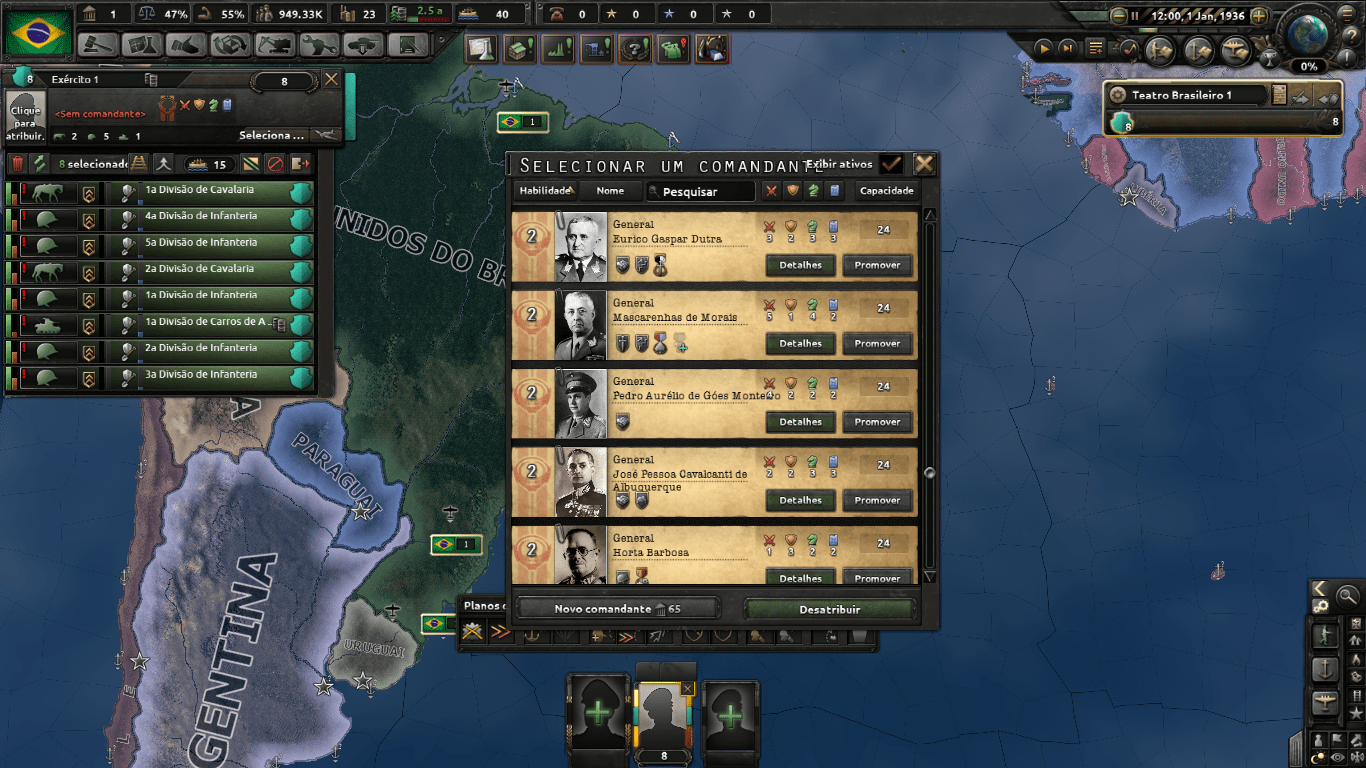Click the defense shield sort icon in commander list

pos(793,190)
